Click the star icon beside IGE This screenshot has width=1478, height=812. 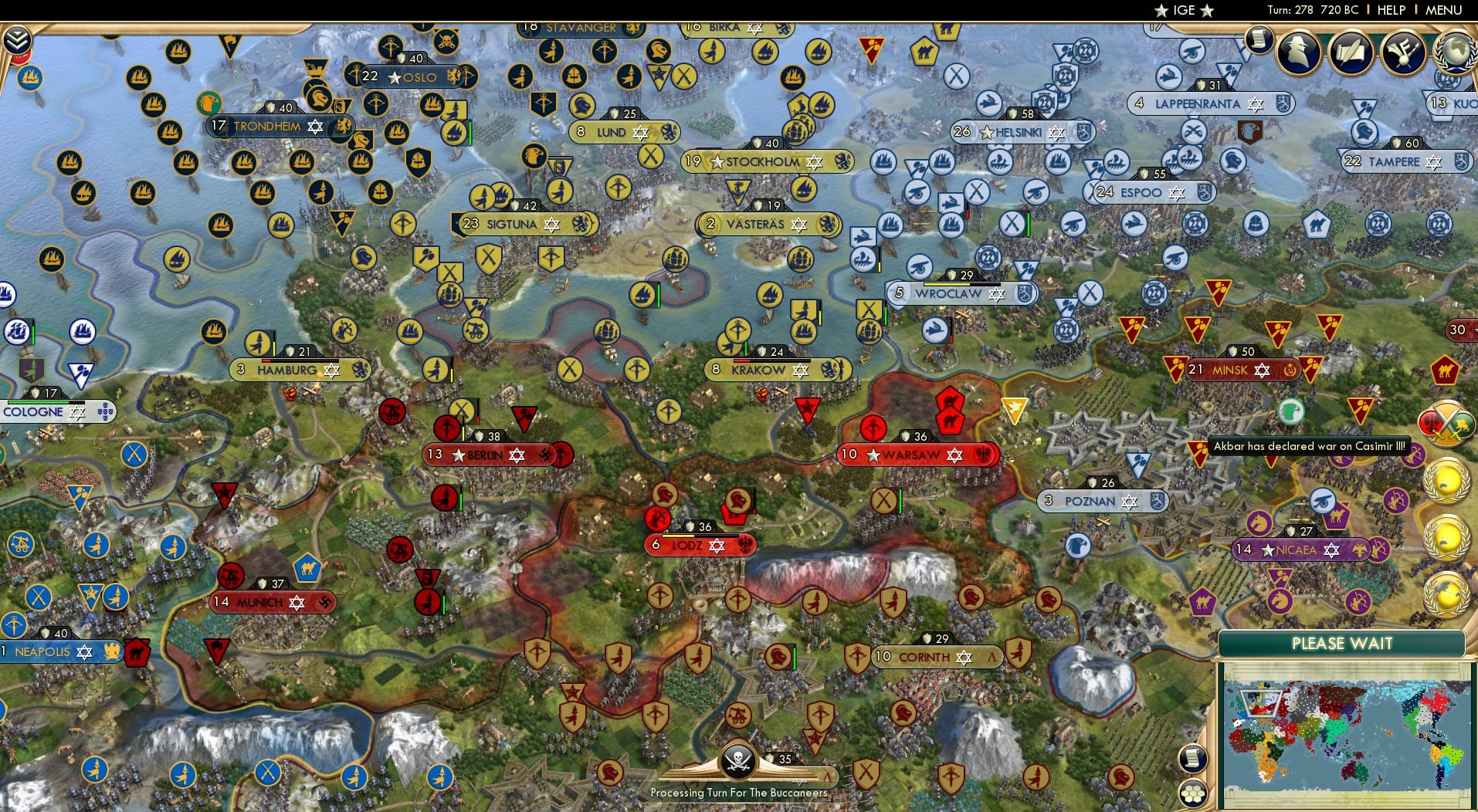[1161, 10]
